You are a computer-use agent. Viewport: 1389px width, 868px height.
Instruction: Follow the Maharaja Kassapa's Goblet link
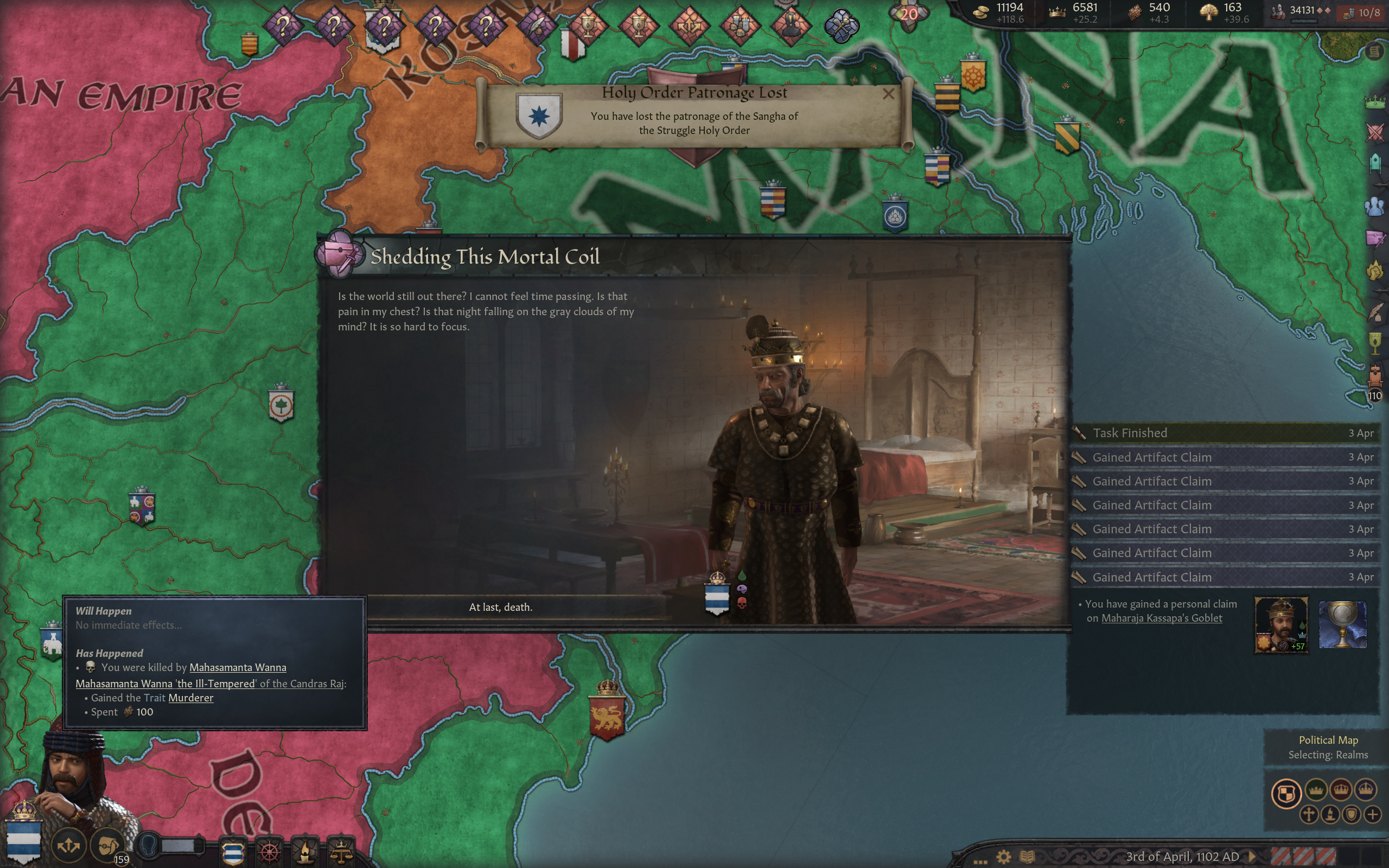click(1161, 618)
